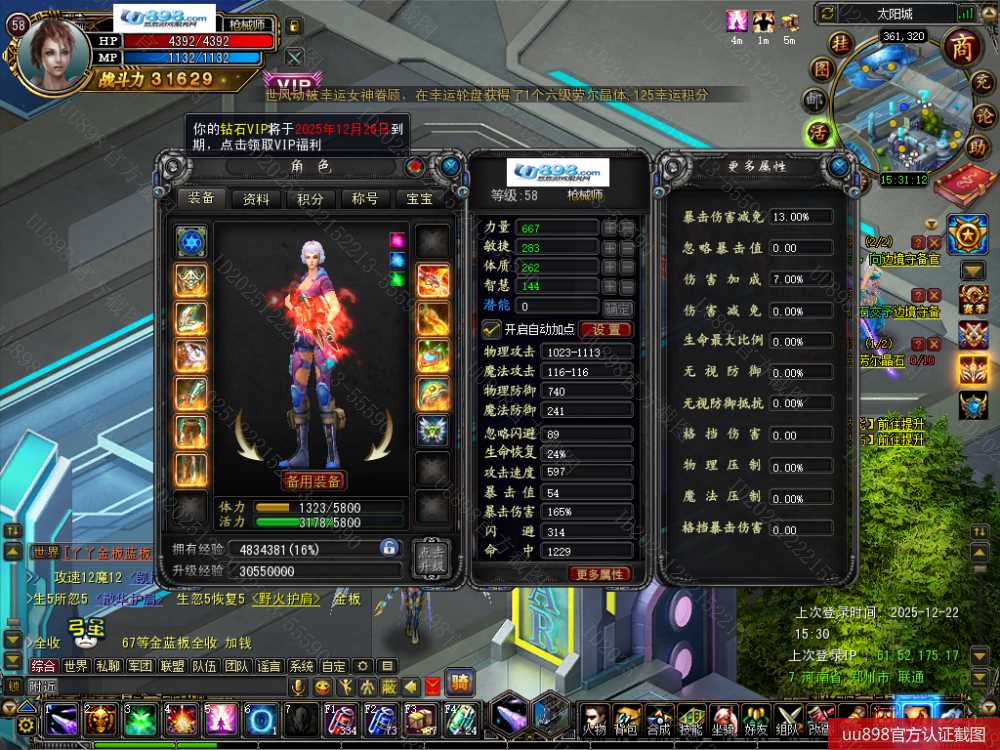
Task: Add a point to 力量
Action: [x=609, y=228]
